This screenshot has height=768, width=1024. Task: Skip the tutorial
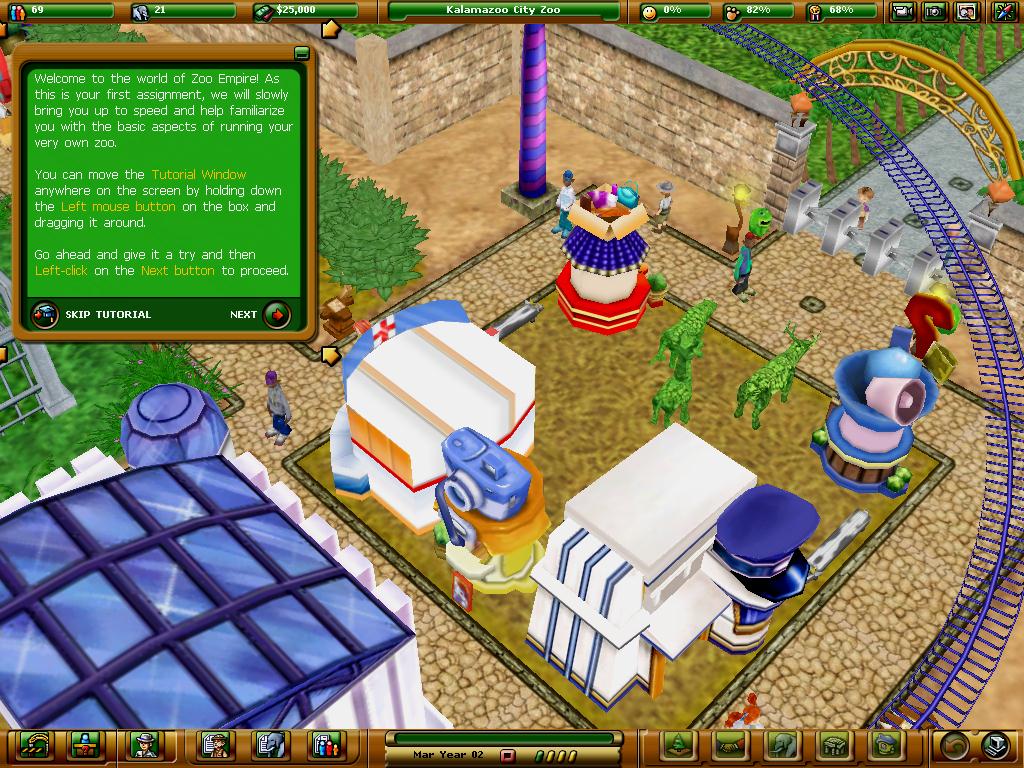pyautogui.click(x=44, y=314)
